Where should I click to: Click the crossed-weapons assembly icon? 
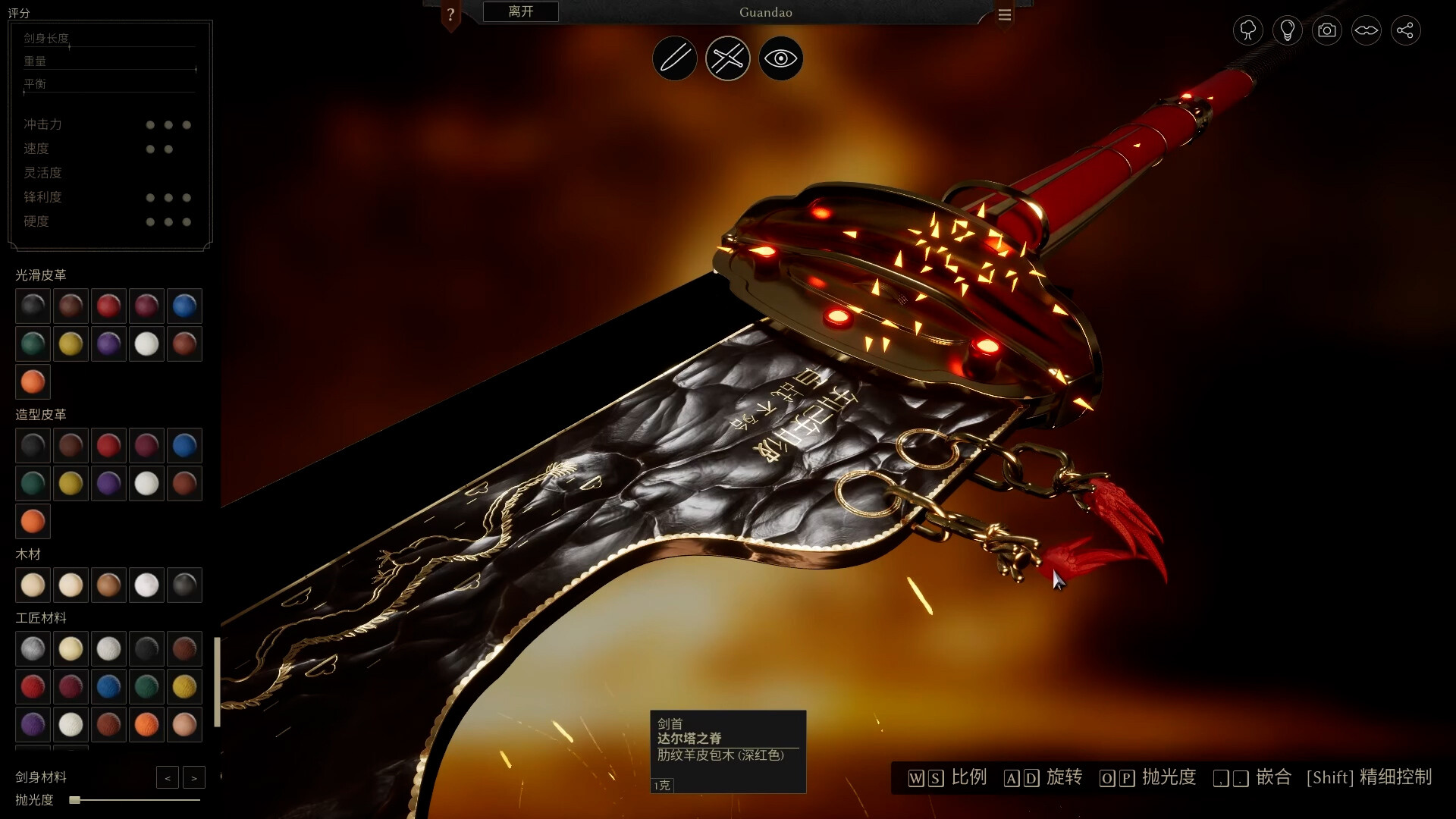click(x=727, y=58)
